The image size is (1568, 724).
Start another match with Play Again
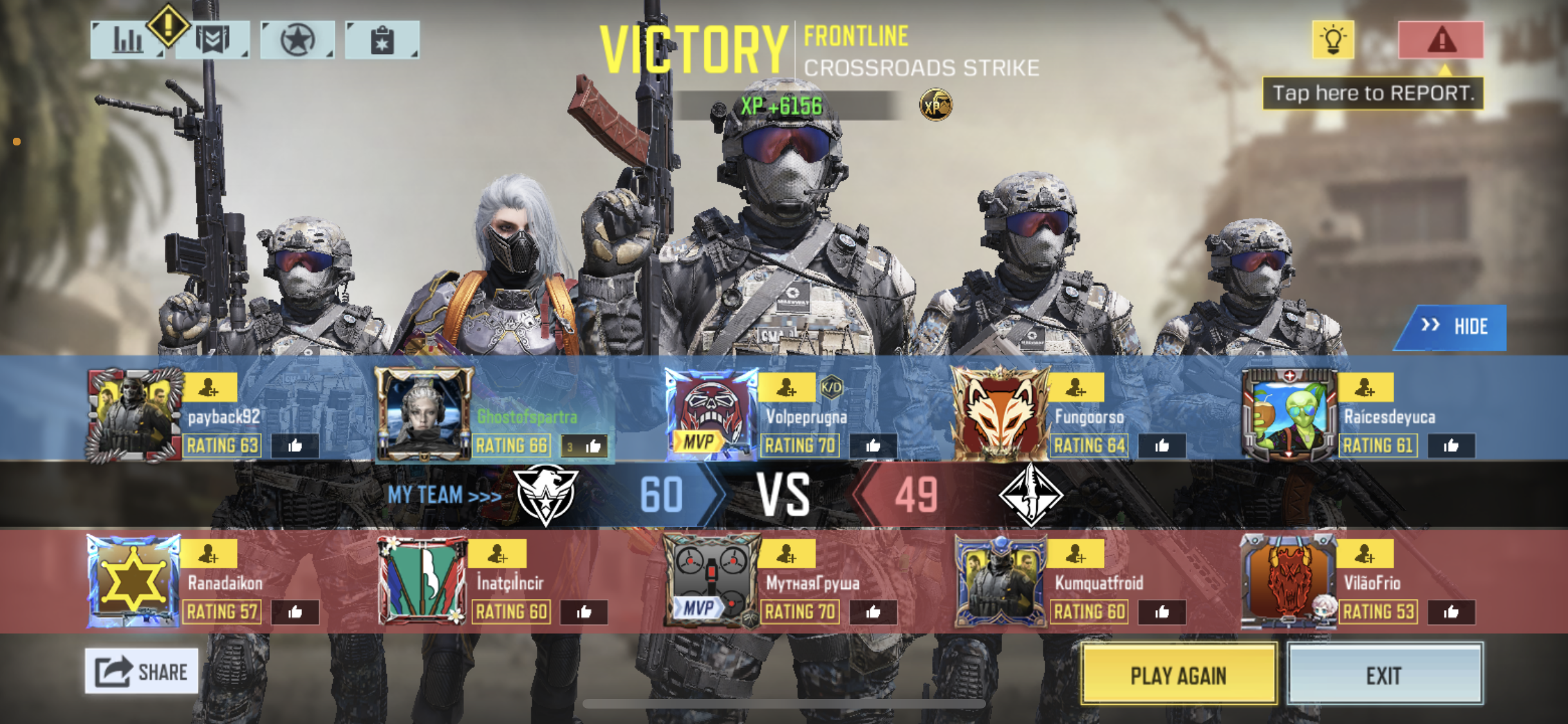[x=1179, y=675]
